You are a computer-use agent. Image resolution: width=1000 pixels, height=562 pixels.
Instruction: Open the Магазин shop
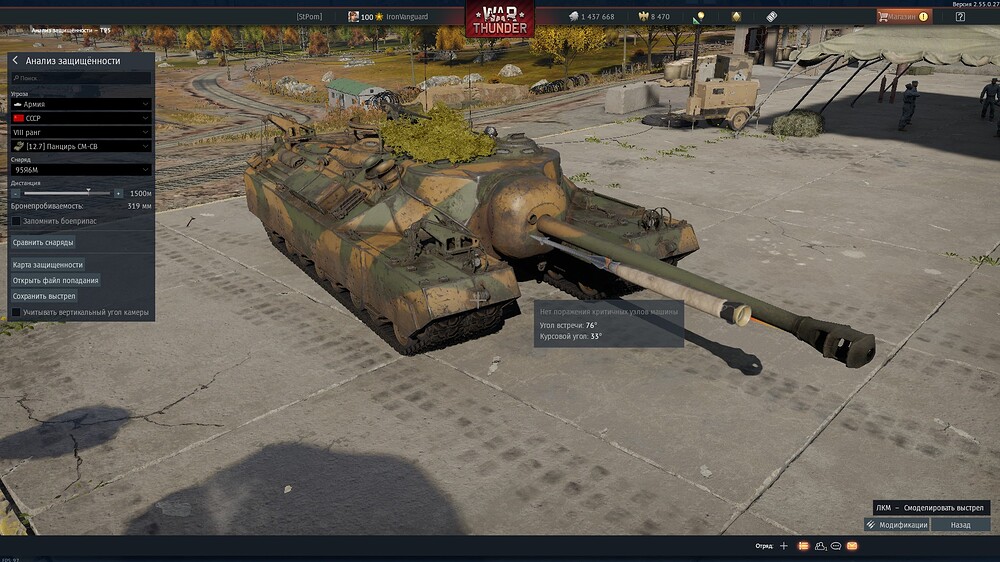pos(903,16)
